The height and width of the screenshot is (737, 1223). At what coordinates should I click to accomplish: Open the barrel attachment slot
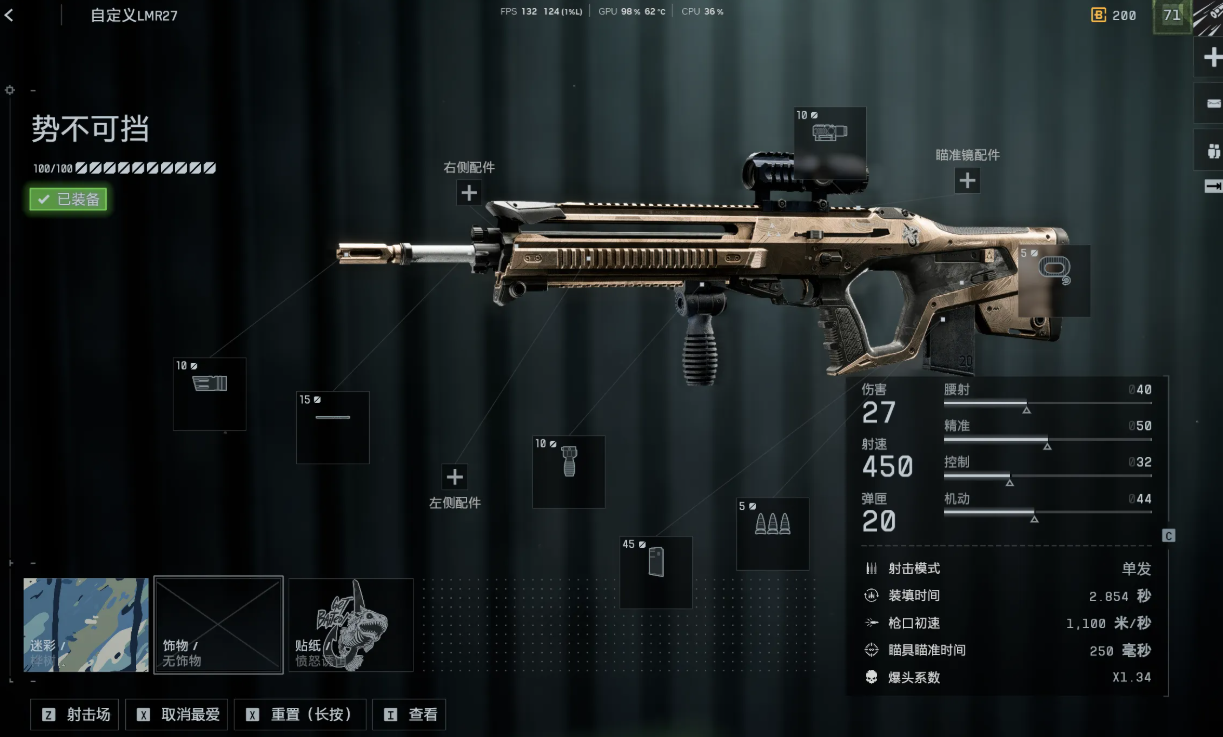(x=333, y=428)
